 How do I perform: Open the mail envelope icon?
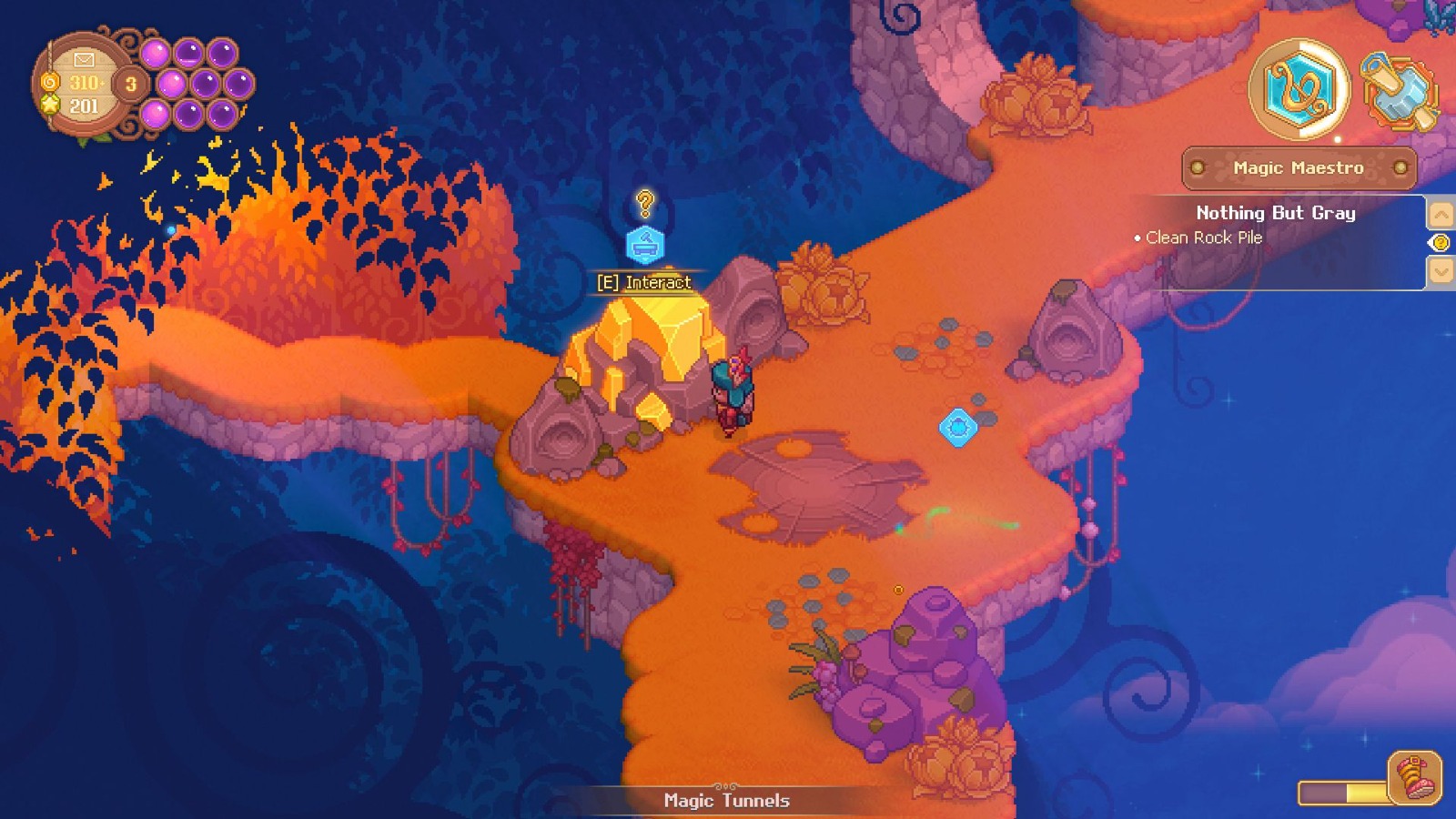pyautogui.click(x=83, y=60)
